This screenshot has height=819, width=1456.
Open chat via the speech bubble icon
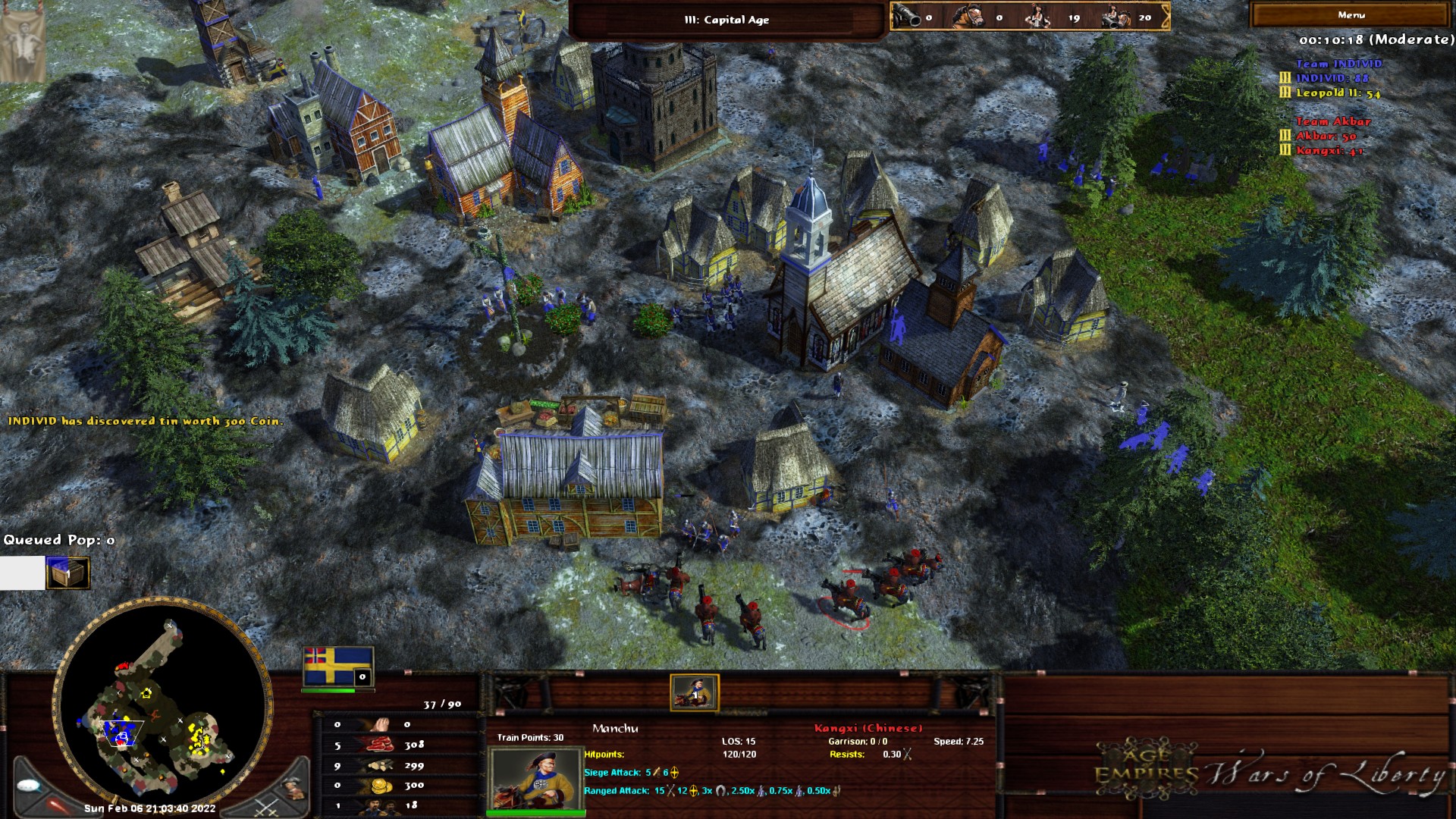(x=30, y=786)
